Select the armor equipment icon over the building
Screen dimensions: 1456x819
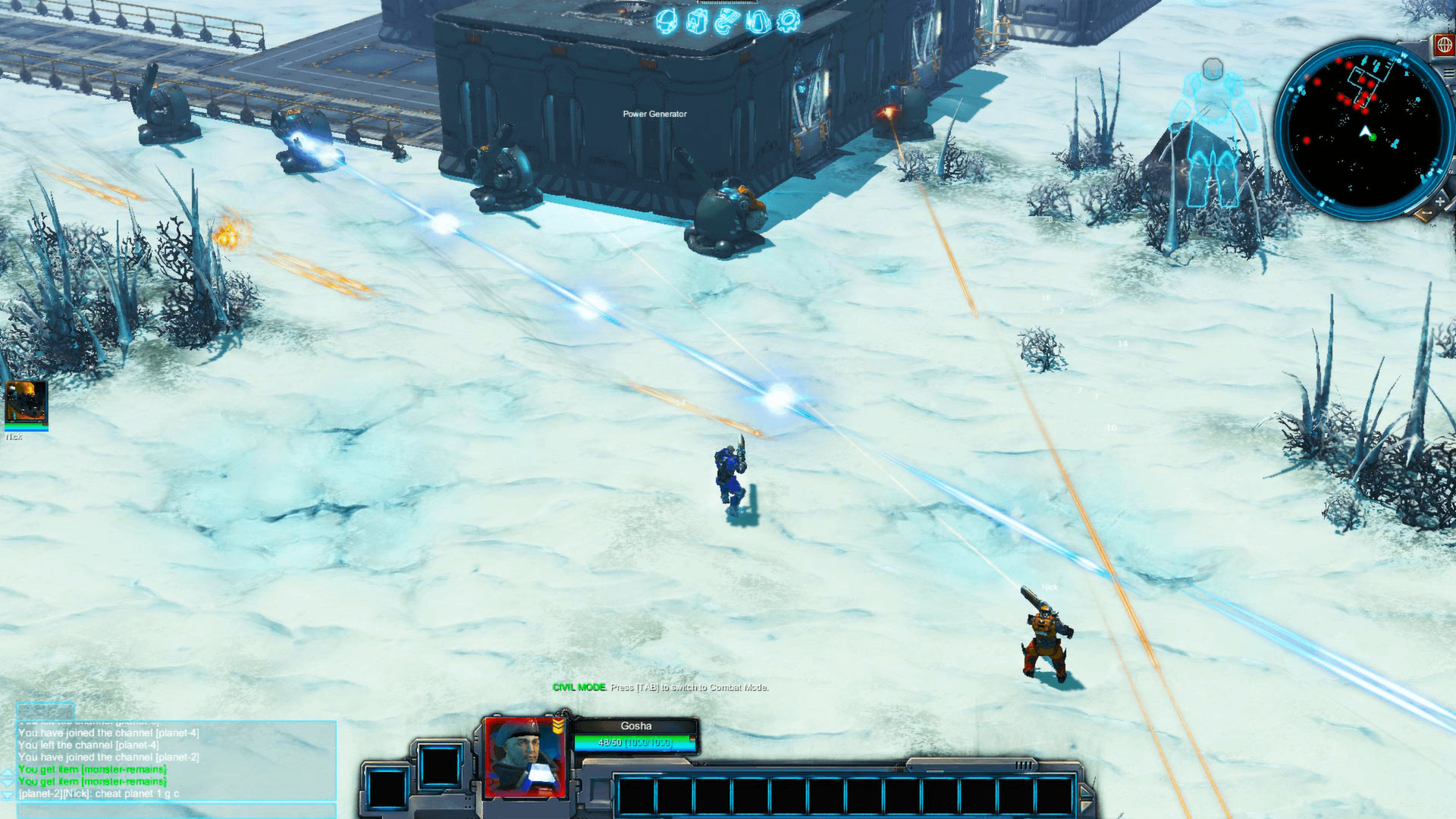tap(758, 20)
